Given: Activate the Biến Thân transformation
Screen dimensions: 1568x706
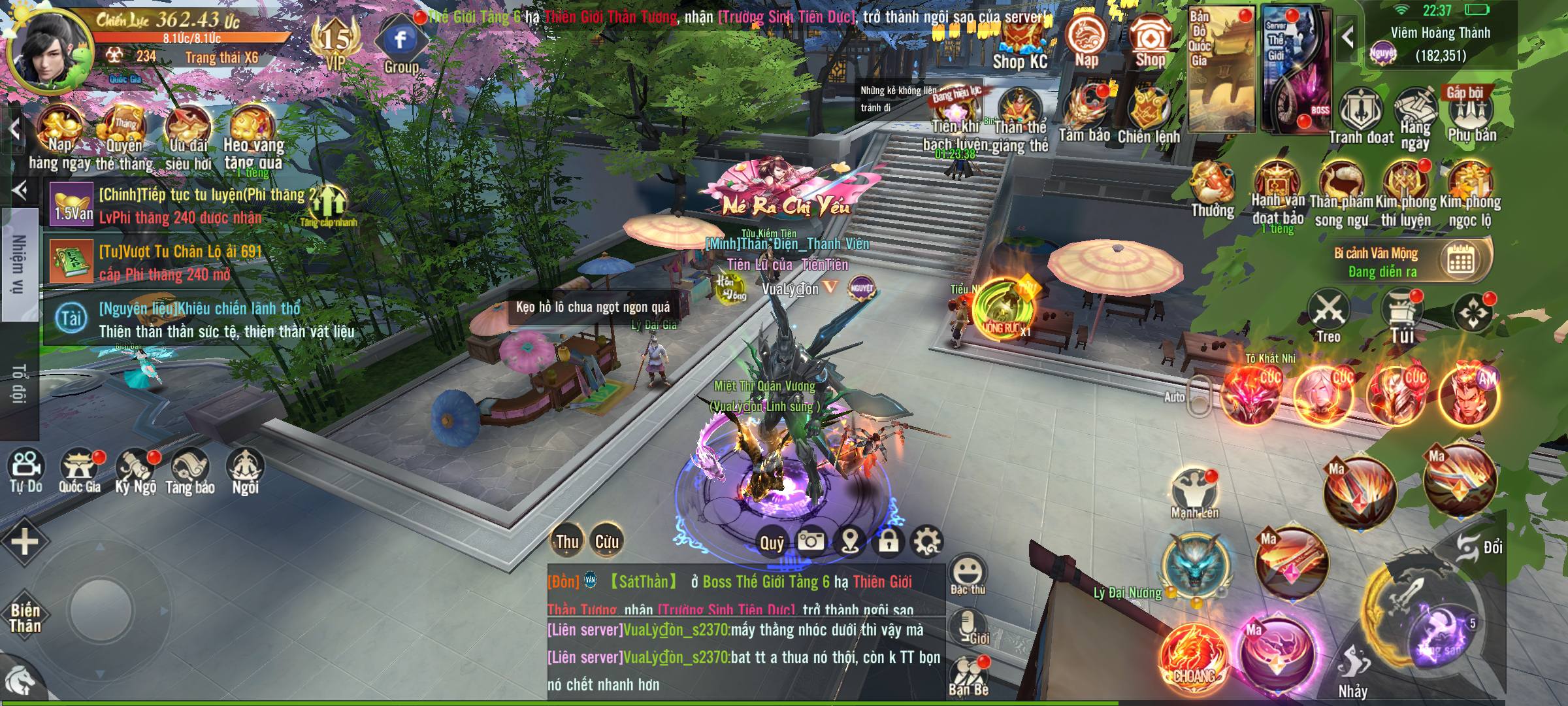Looking at the screenshot, I should (x=25, y=618).
